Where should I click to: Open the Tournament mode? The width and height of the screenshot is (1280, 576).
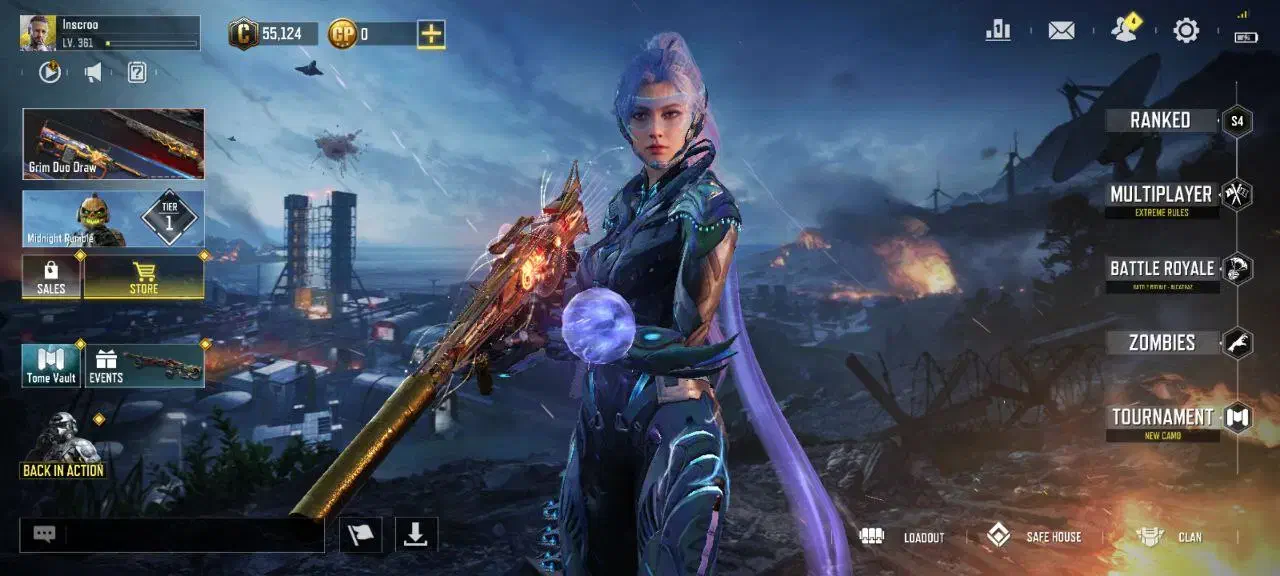point(1162,418)
